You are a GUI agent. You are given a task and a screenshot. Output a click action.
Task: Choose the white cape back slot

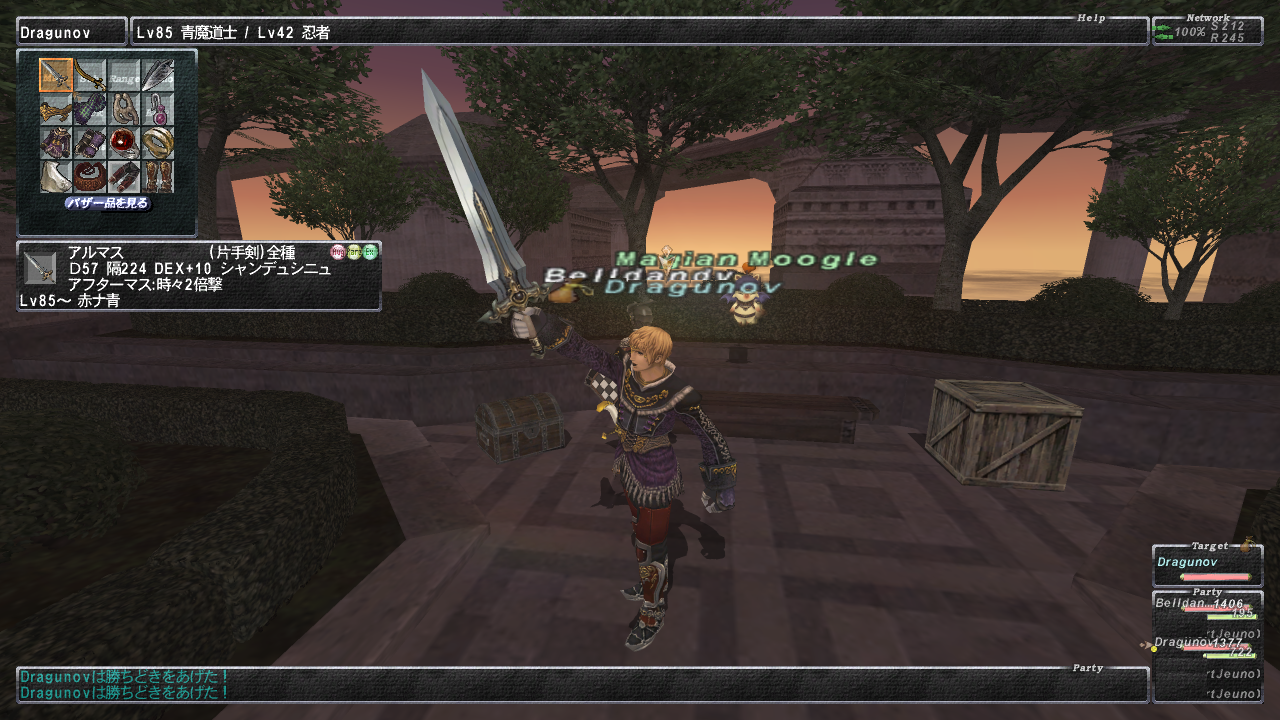click(56, 177)
